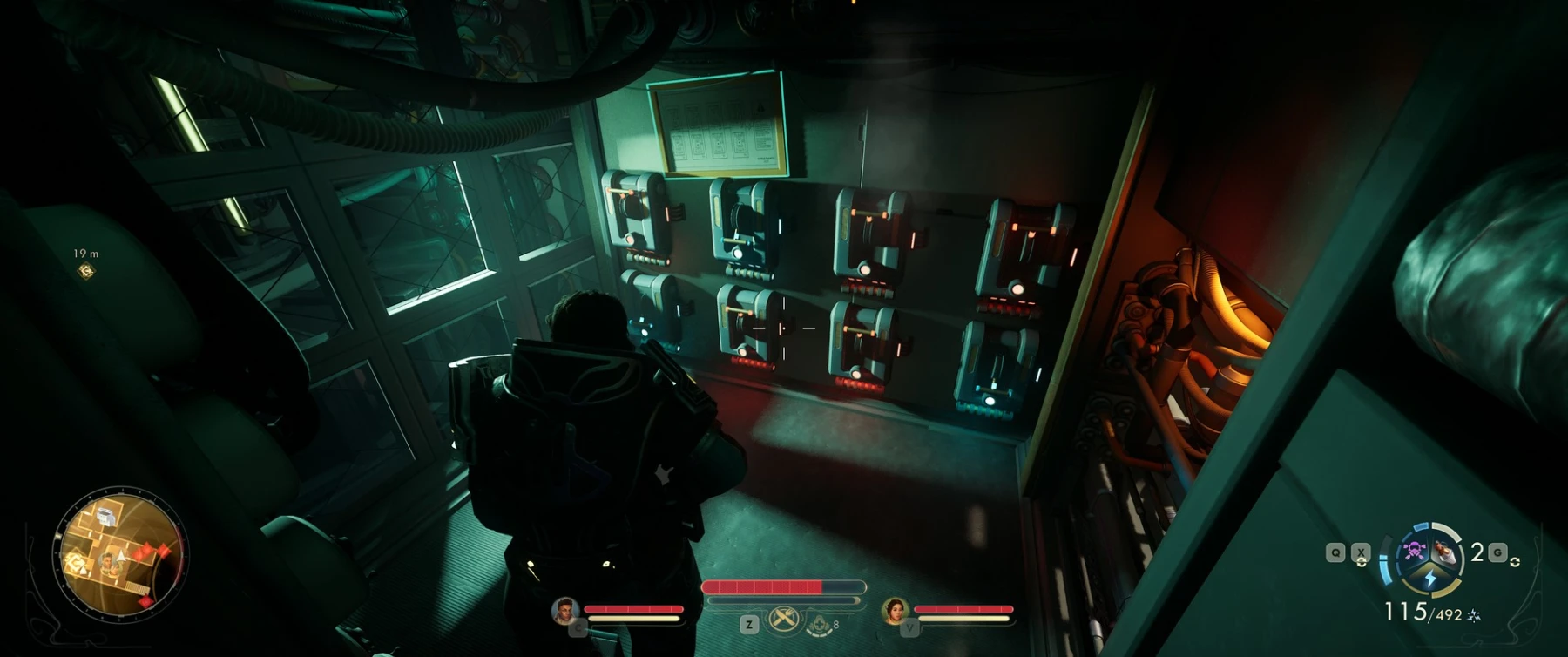Image resolution: width=1568 pixels, height=657 pixels.
Task: Activate the purple gas mask skull ability
Action: [x=1413, y=551]
